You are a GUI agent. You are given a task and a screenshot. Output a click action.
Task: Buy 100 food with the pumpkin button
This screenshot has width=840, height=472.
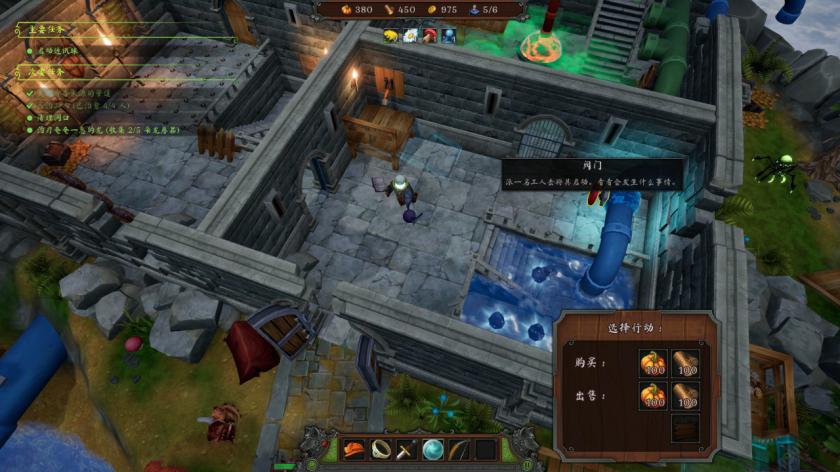click(x=653, y=364)
